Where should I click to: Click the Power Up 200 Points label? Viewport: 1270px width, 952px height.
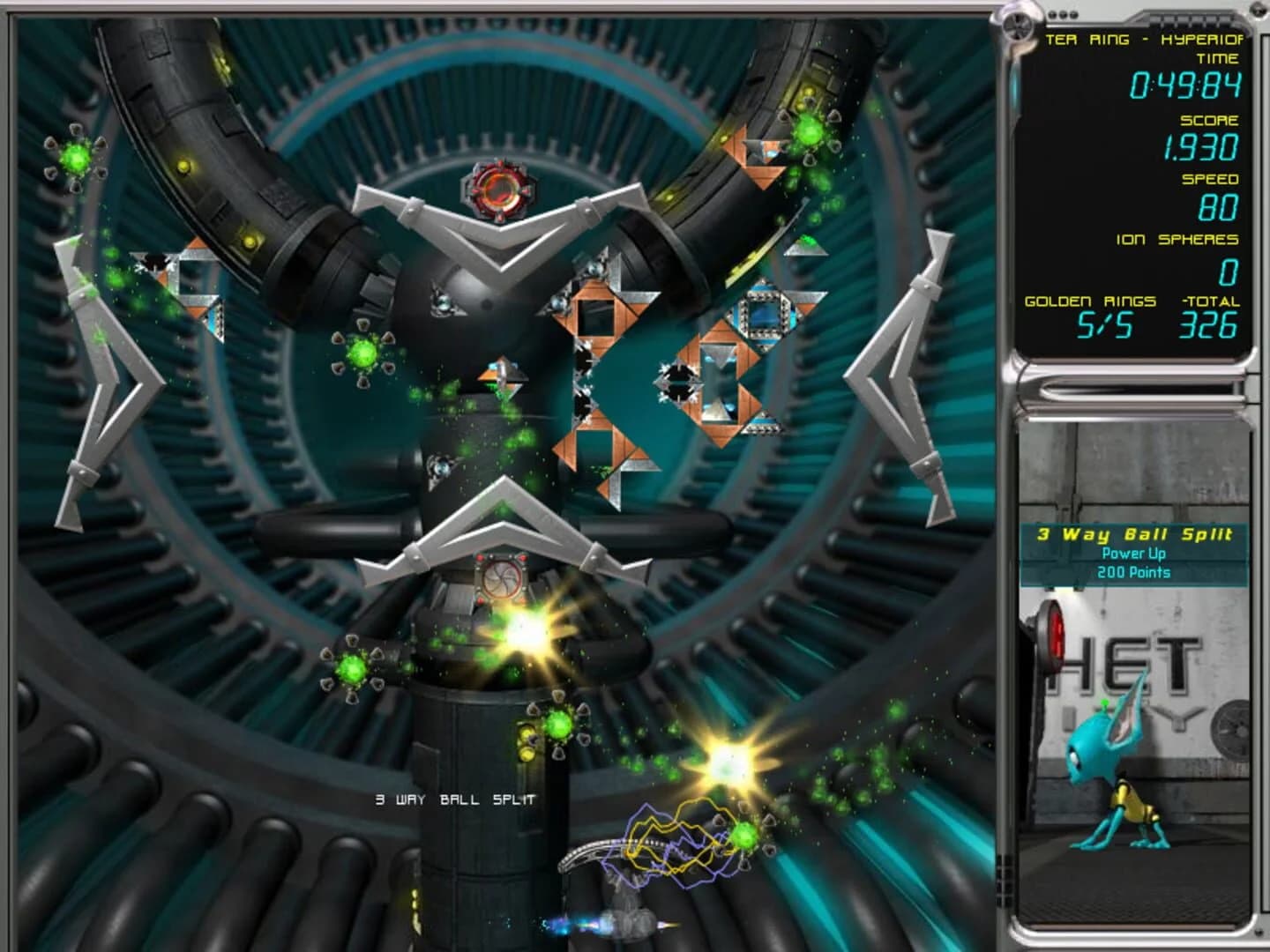[x=1136, y=562]
